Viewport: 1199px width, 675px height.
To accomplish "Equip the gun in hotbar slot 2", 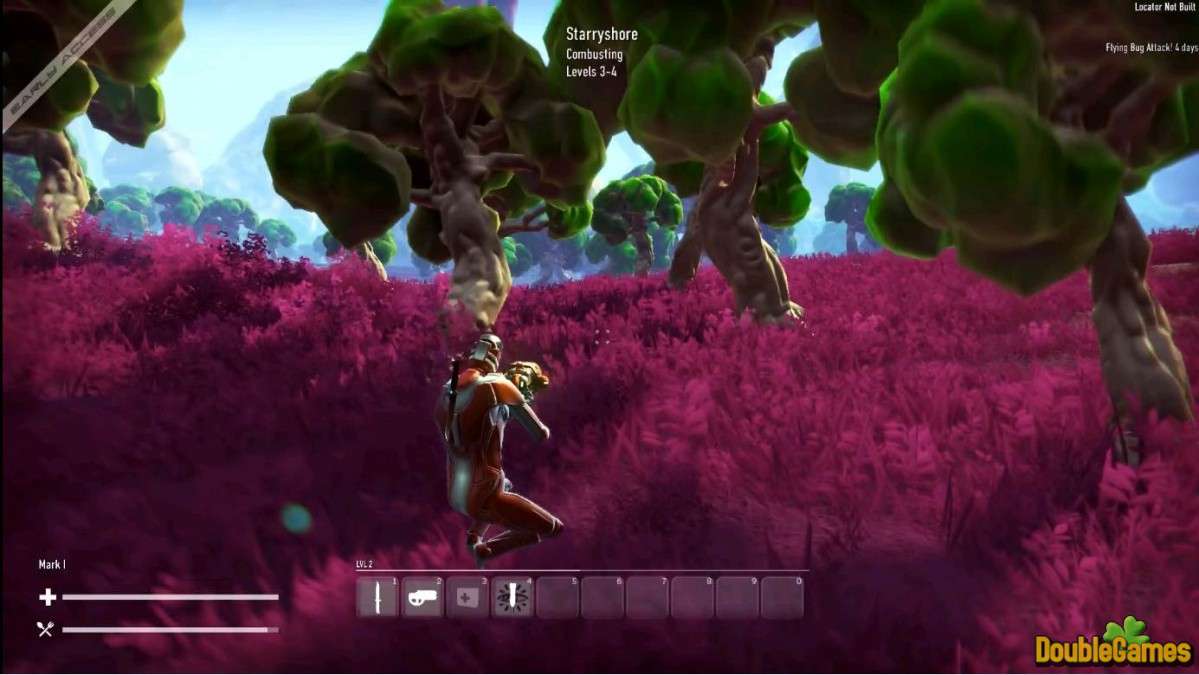I will point(423,598).
